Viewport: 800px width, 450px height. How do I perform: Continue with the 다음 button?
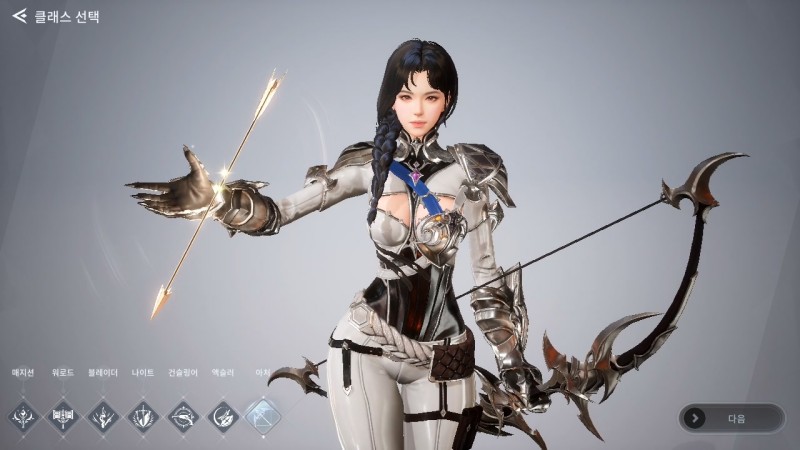coord(731,418)
